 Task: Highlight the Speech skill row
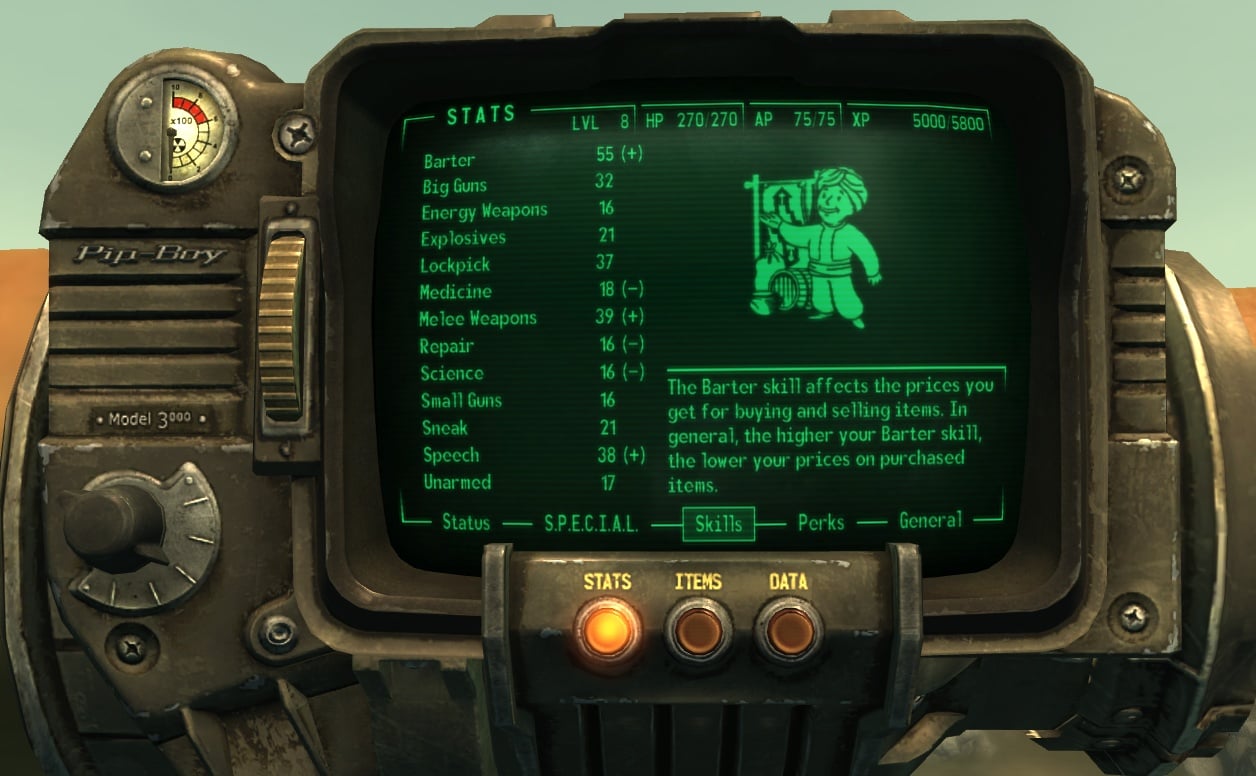(450, 455)
